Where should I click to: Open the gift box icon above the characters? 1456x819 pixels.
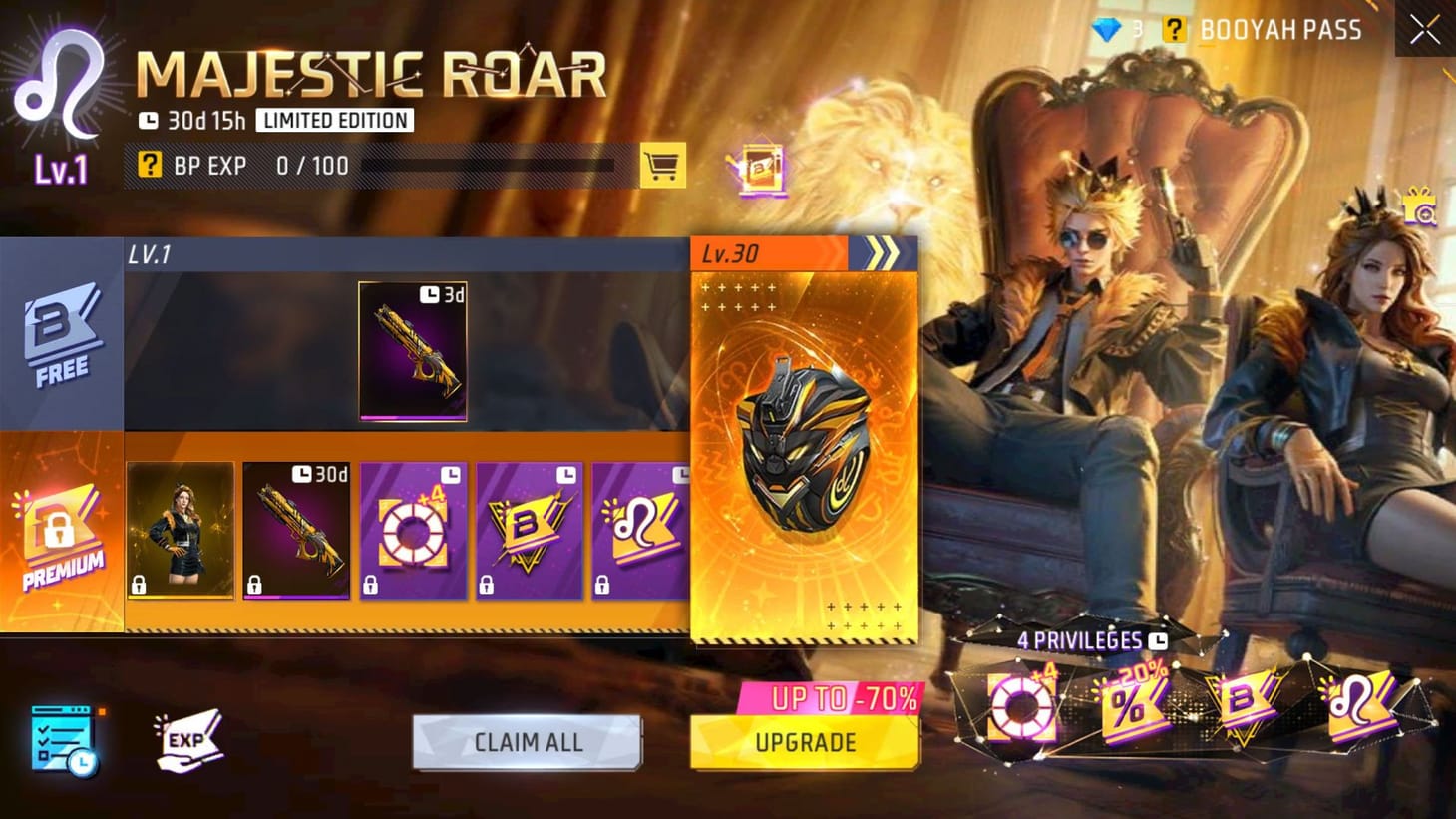1417,207
